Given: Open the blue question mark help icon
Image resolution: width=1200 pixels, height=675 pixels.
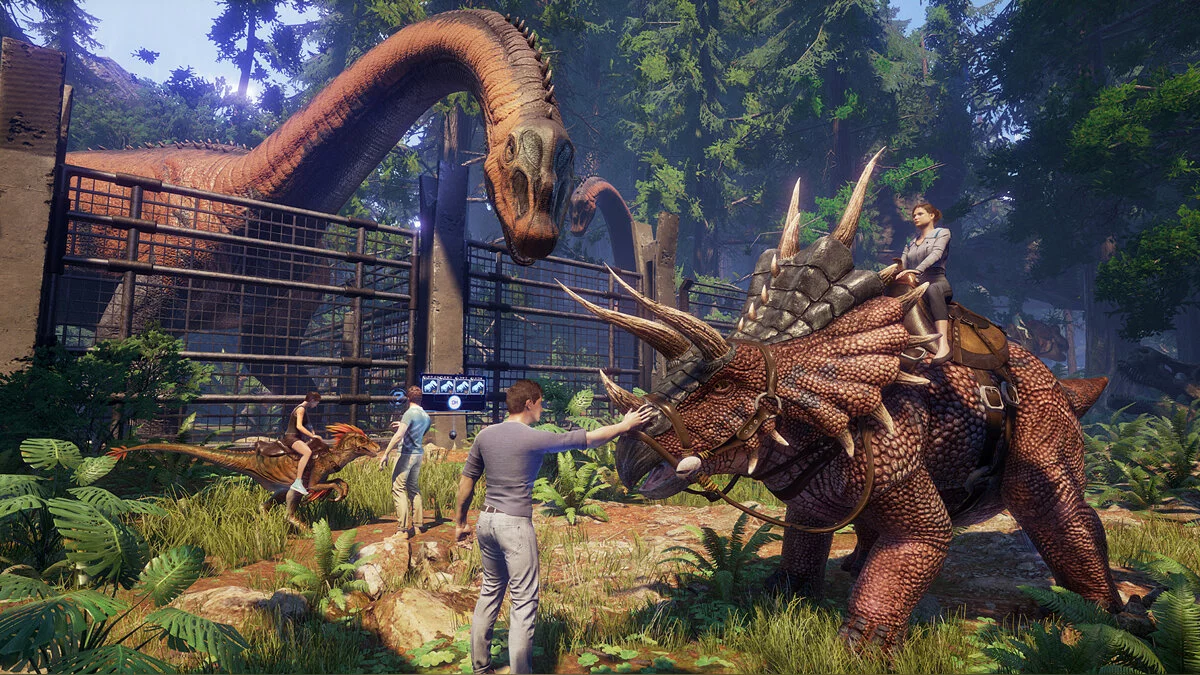Looking at the screenshot, I should coord(398,398).
